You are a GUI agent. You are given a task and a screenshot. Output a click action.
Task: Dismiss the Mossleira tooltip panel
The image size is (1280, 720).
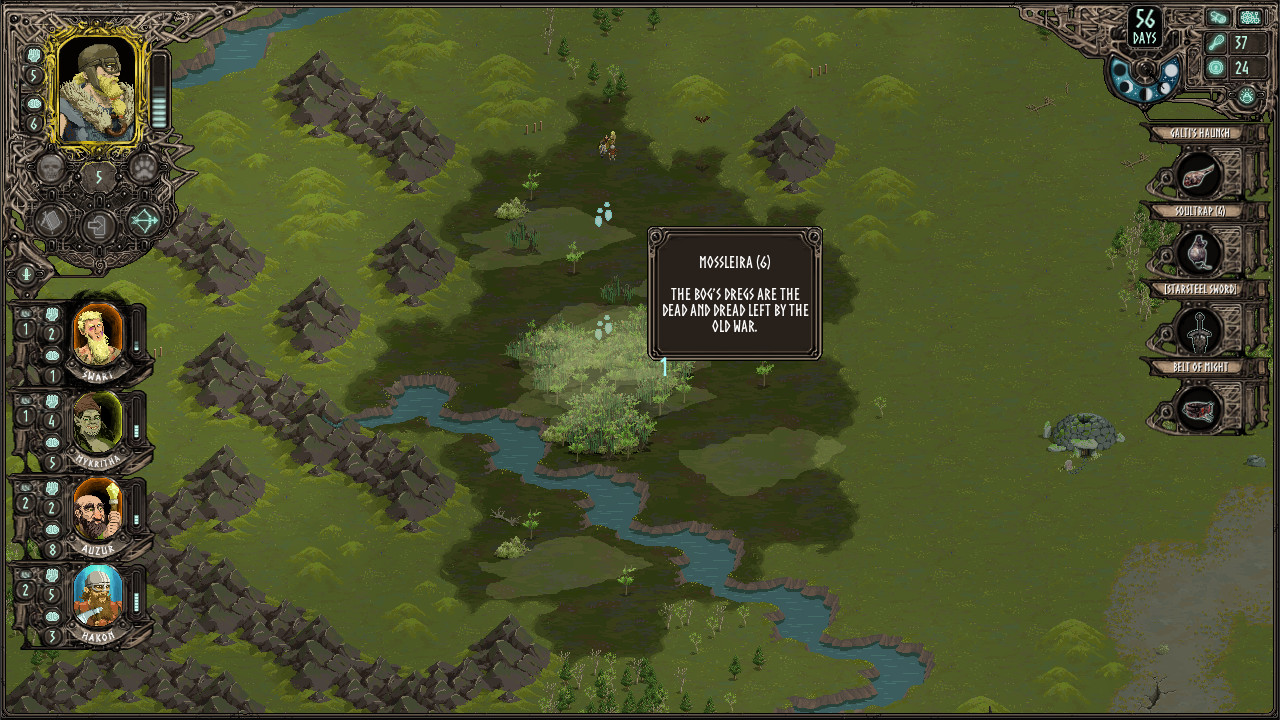[734, 293]
